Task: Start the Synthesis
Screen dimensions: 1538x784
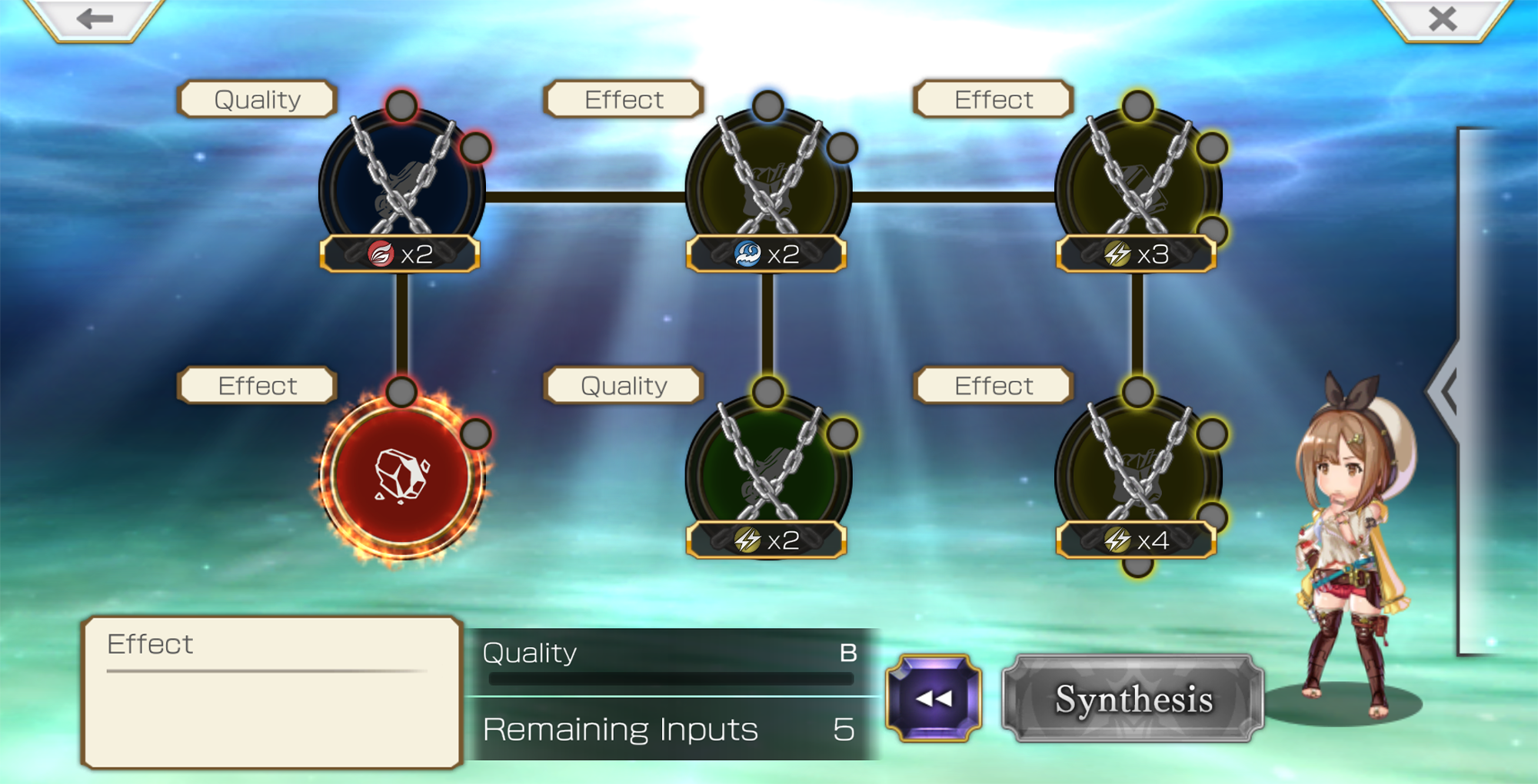Action: 1133,699
